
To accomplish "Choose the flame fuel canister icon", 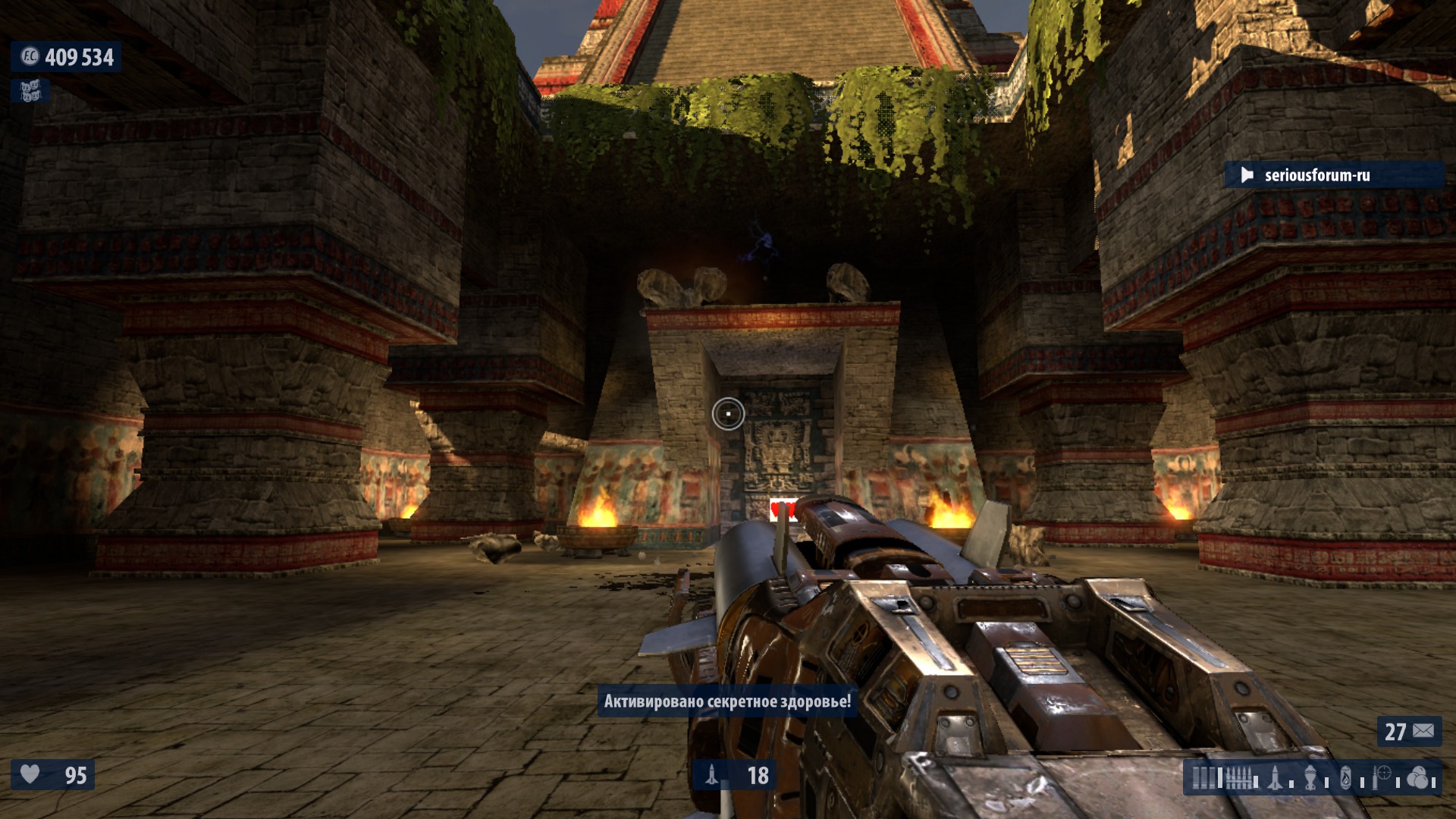I will click(1346, 778).
